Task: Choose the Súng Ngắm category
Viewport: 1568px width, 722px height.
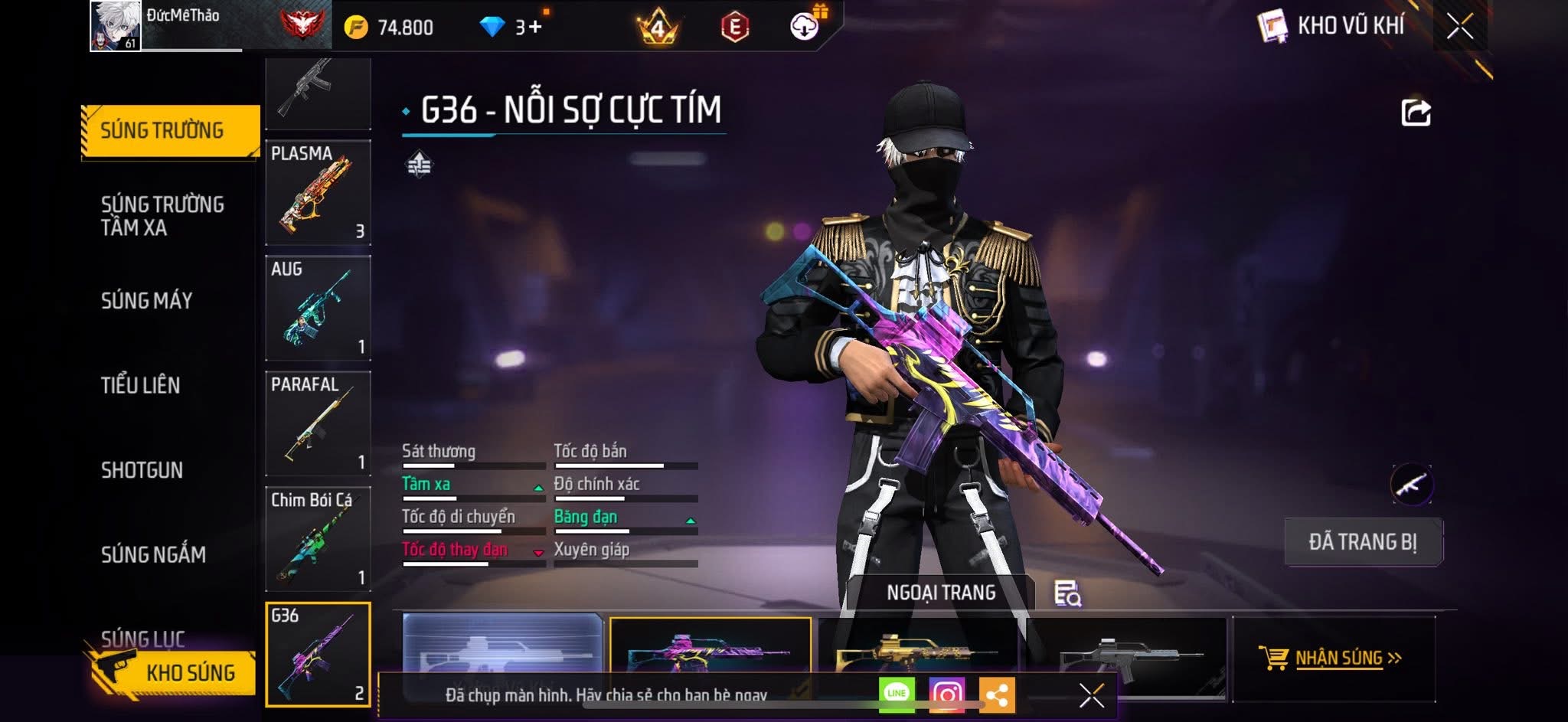Action: point(153,554)
